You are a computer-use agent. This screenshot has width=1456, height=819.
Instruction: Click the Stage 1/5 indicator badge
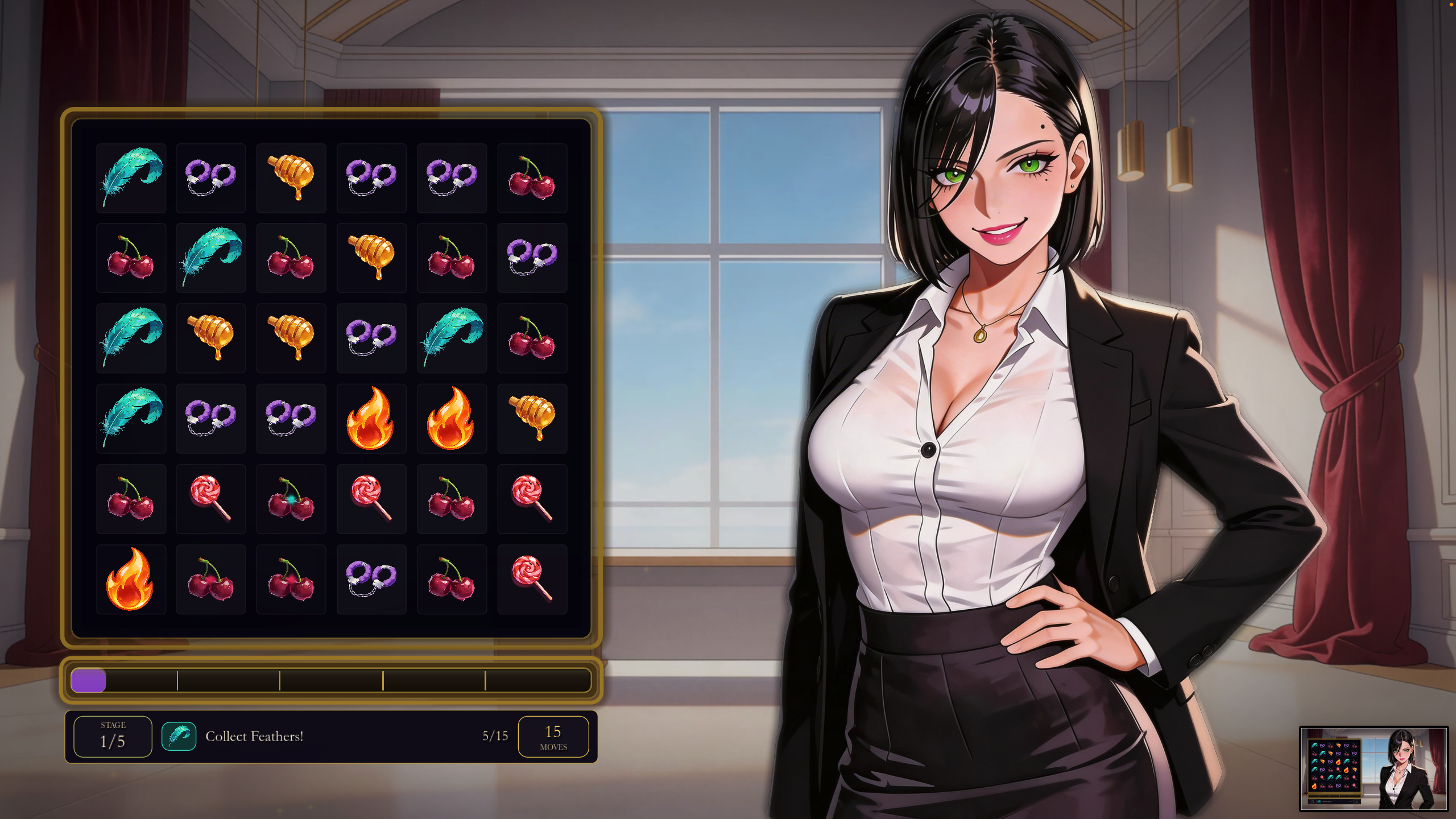pyautogui.click(x=112, y=736)
